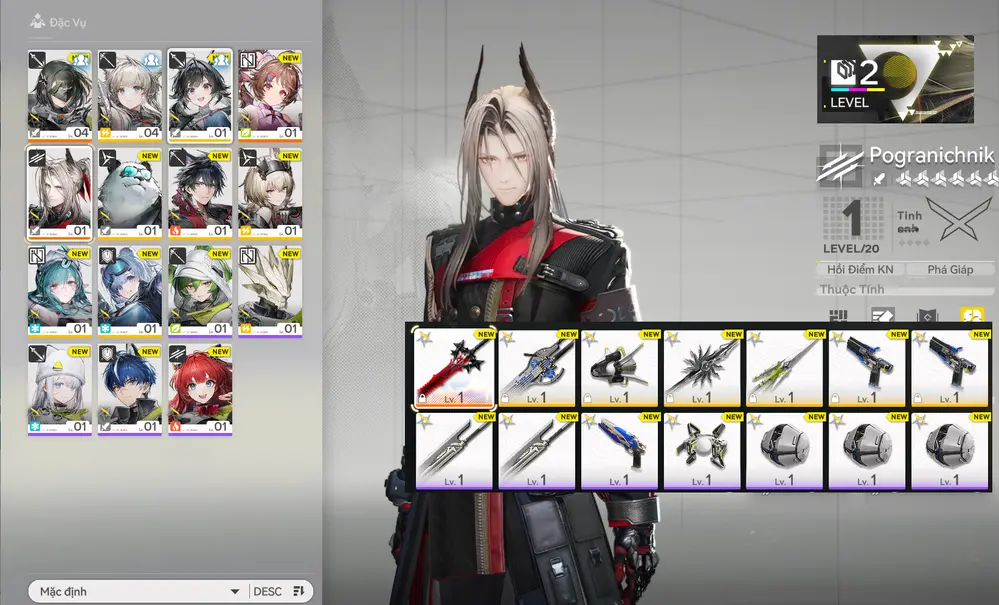Select the masked green-hooded operator card
This screenshot has width=999, height=605.
click(60, 94)
